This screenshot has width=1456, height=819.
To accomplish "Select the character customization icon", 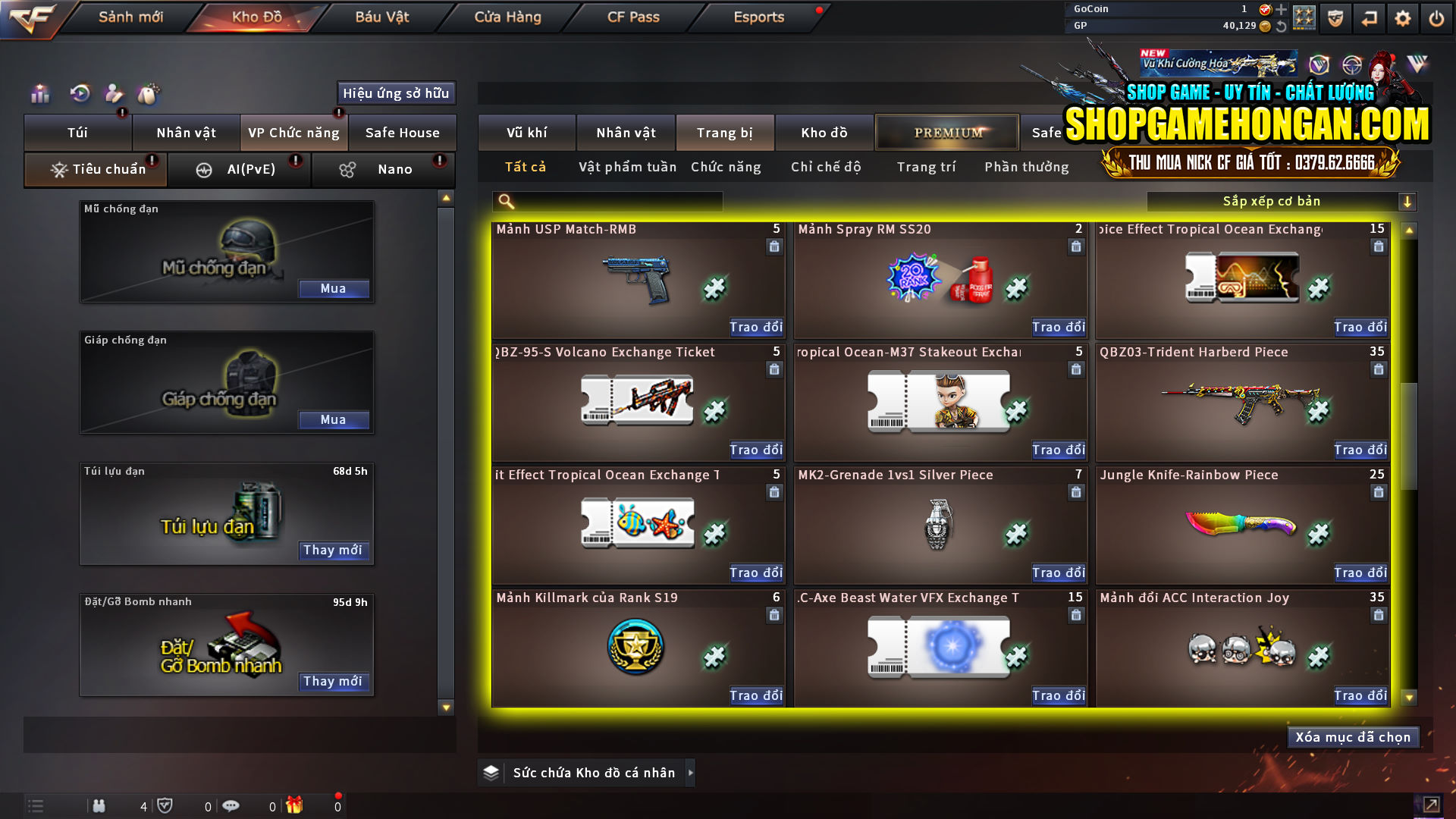I will [114, 95].
